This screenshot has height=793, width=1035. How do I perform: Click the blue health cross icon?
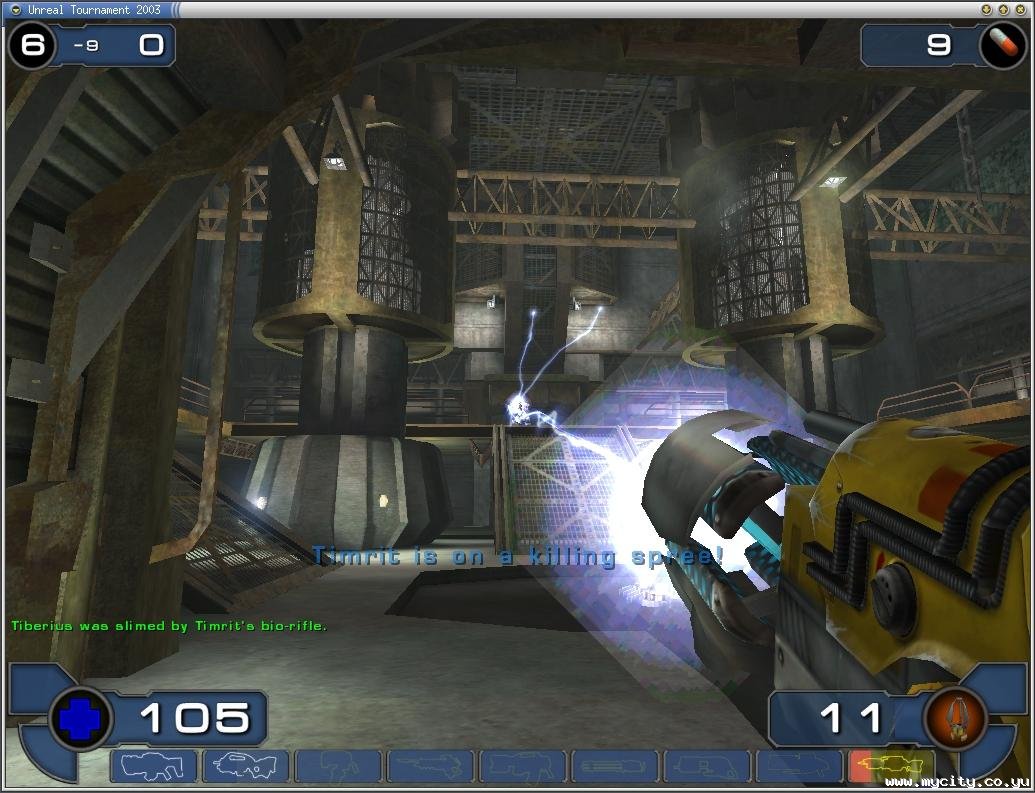click(x=80, y=718)
